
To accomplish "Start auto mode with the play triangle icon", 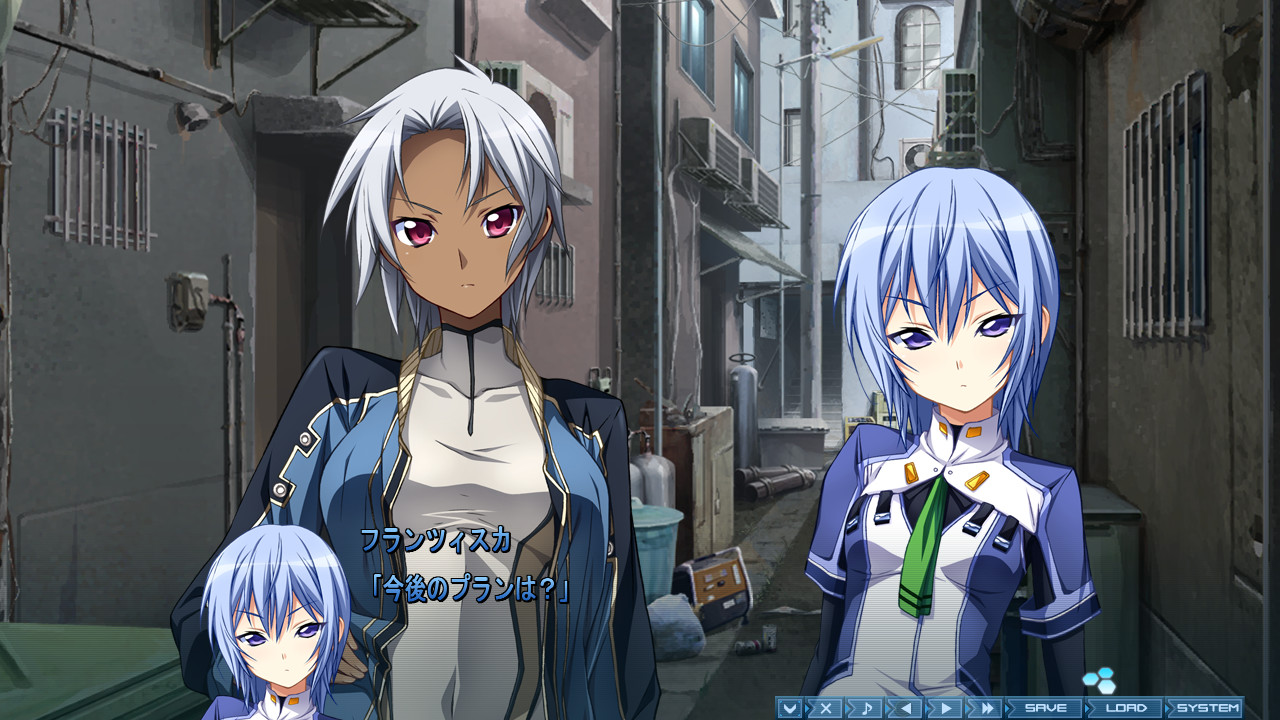I will [944, 707].
